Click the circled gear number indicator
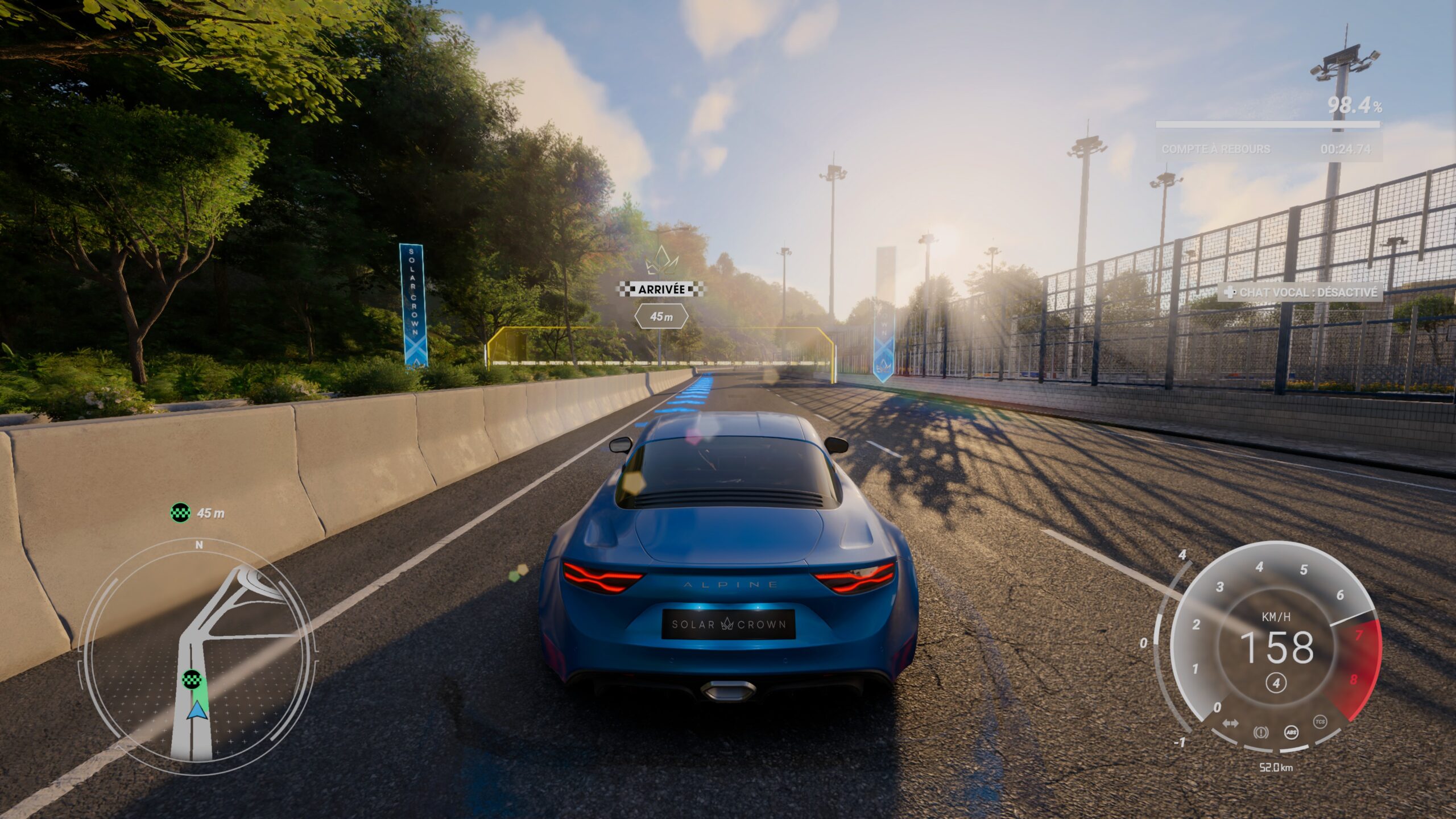 (1276, 683)
